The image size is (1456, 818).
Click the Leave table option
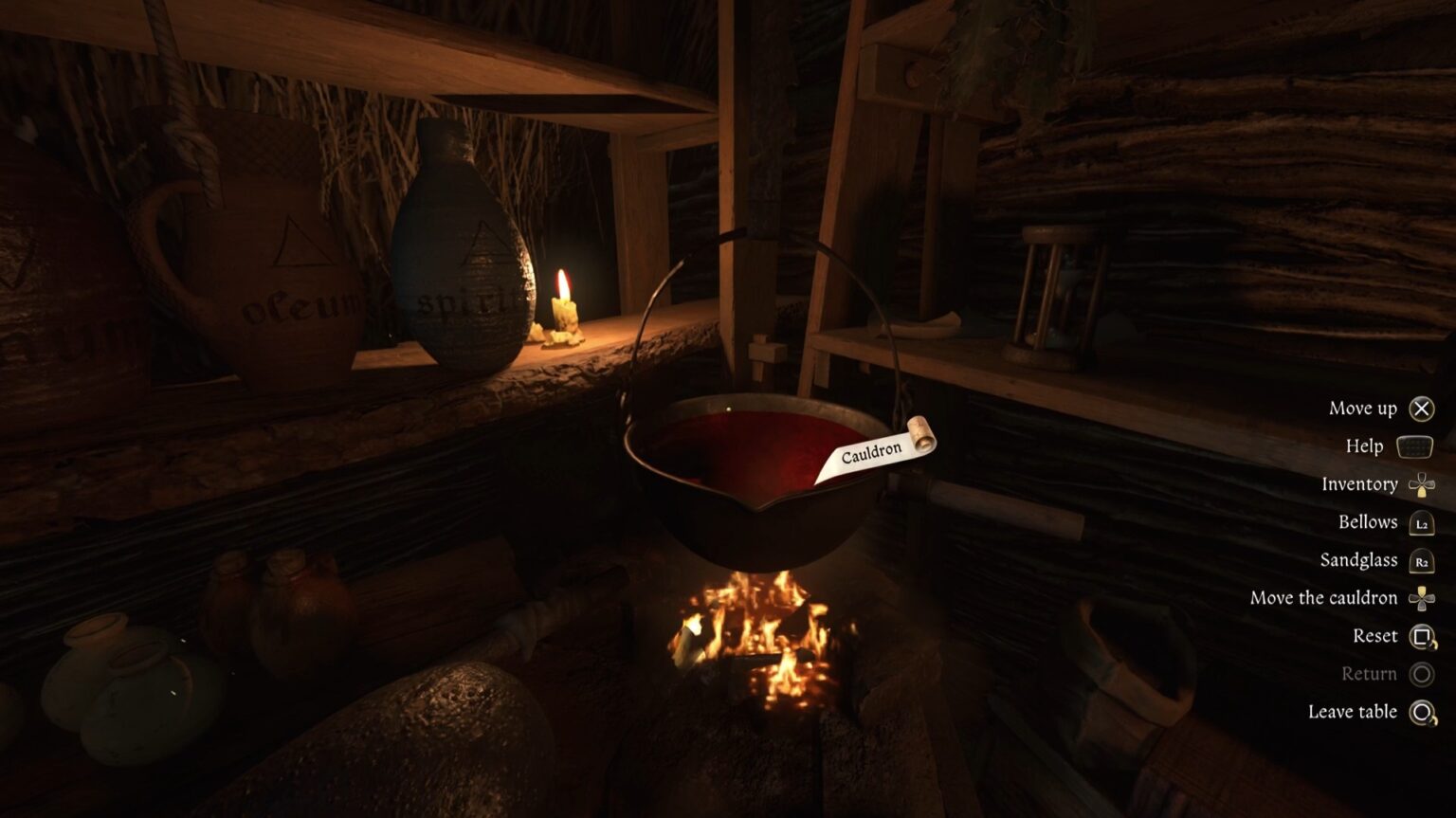tap(1352, 711)
